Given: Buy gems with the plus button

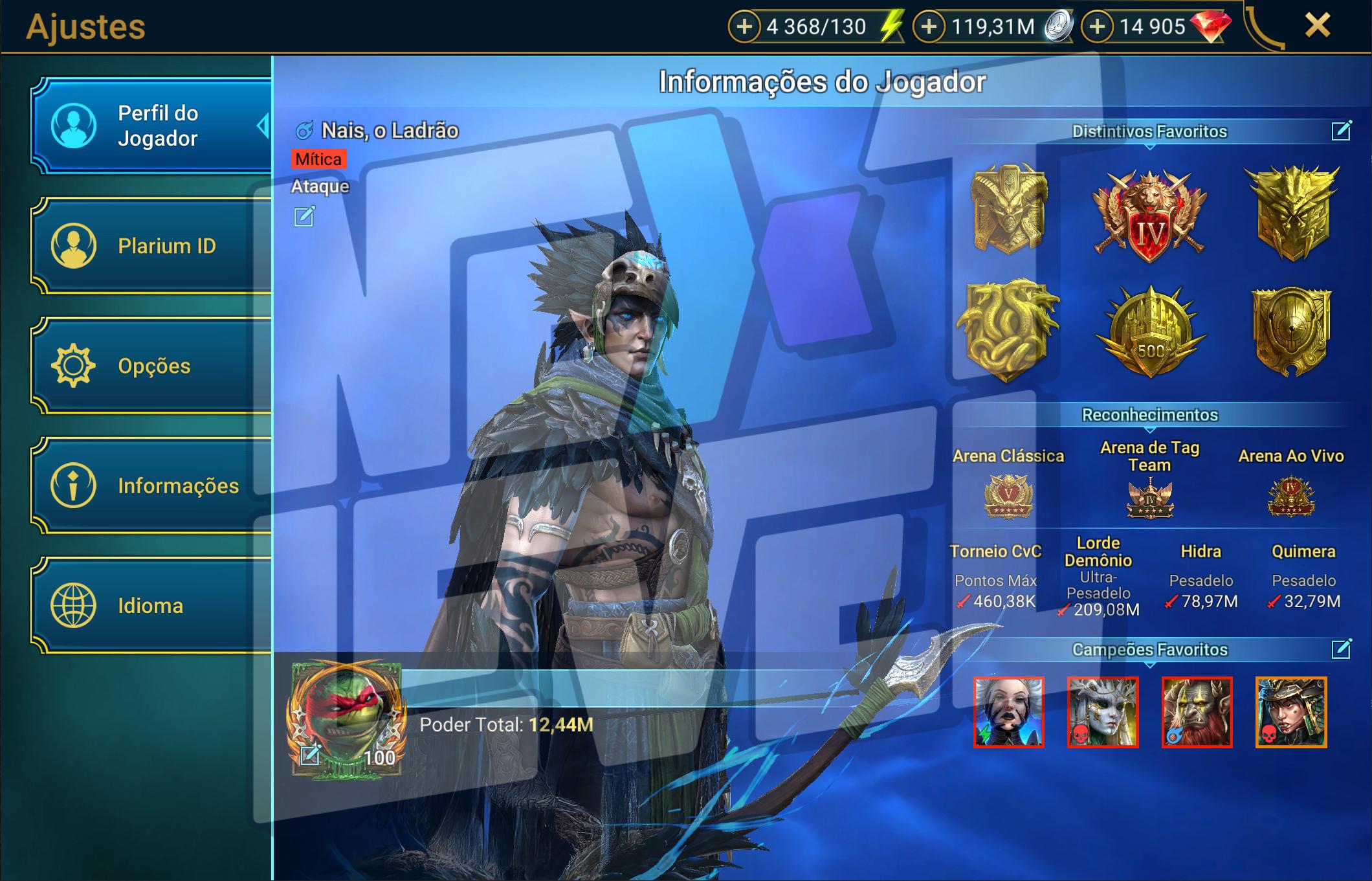Looking at the screenshot, I should point(1097,27).
